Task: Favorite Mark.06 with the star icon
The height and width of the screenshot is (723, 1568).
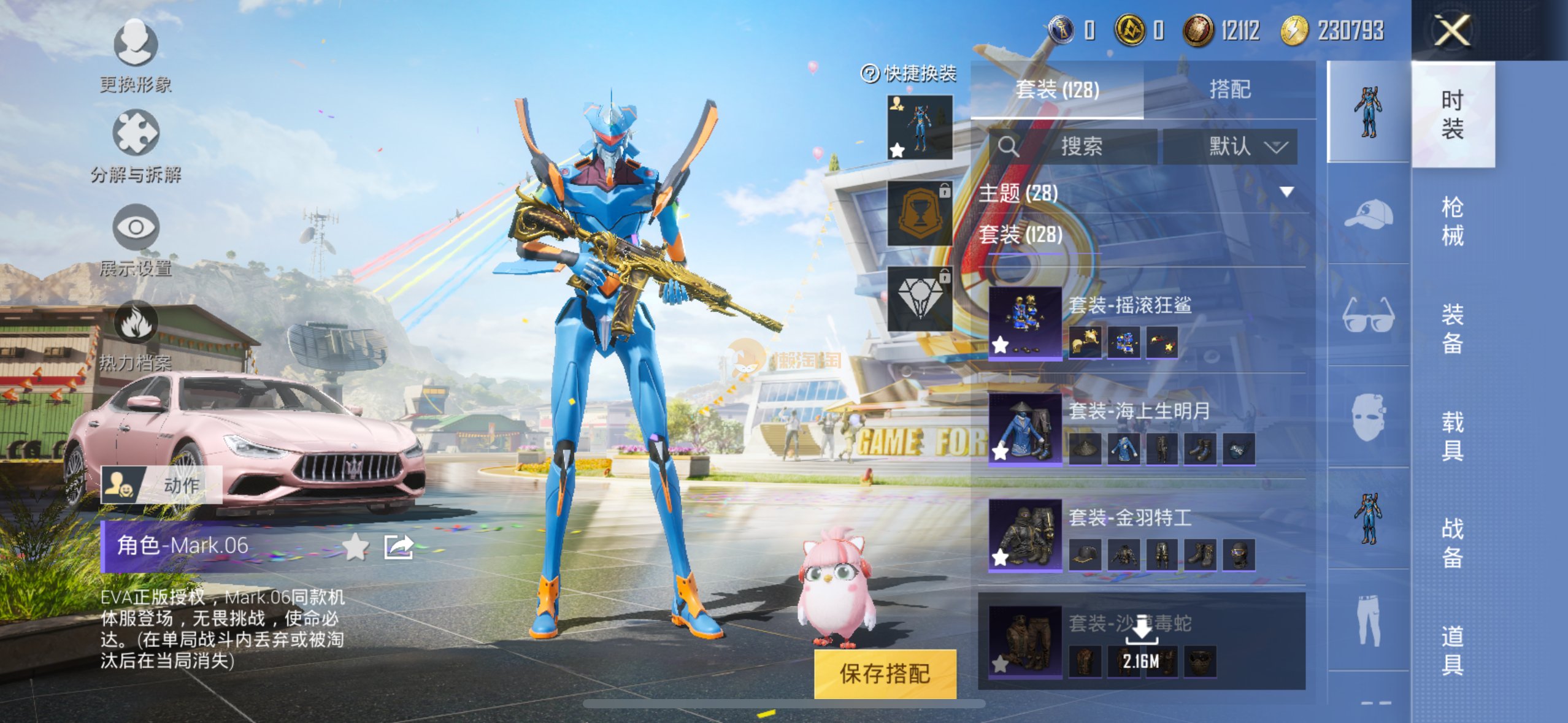Action: (x=355, y=546)
